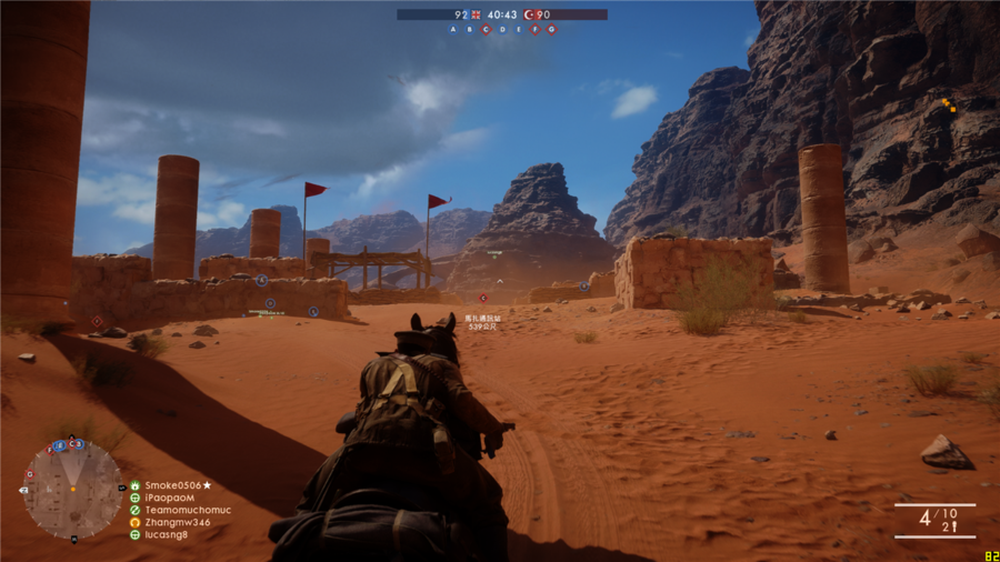Select objective F in the top flag row
Viewport: 1000px width, 562px height.
pos(535,29)
